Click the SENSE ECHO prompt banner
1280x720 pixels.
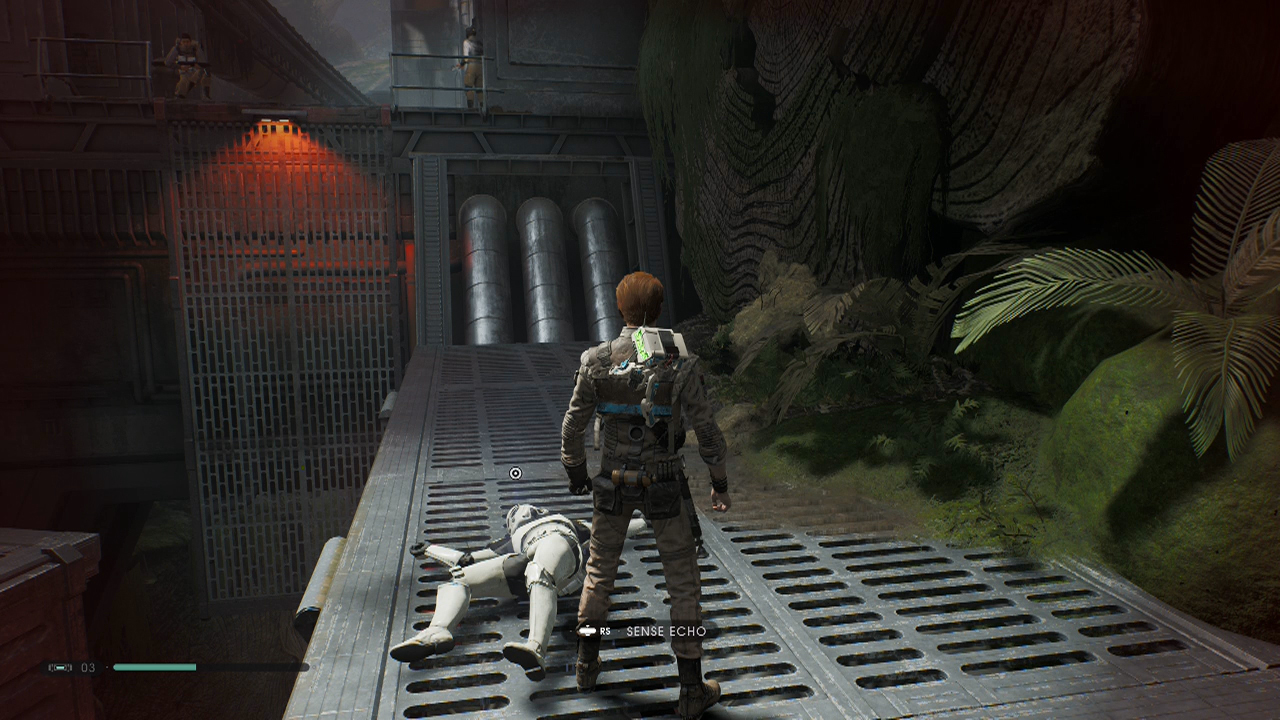(x=645, y=631)
